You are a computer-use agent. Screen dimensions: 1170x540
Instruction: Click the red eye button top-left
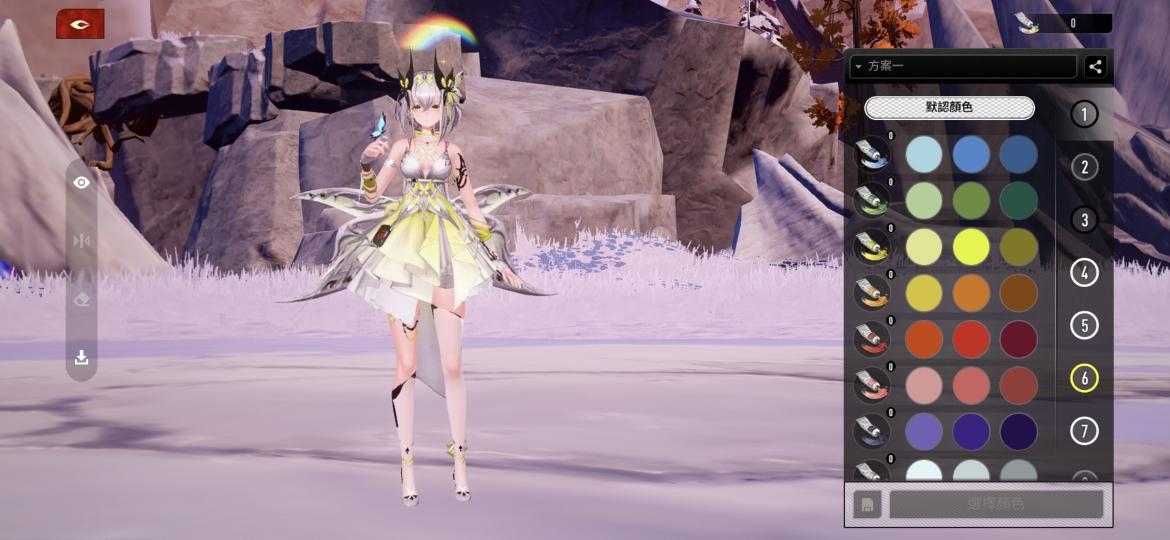[x=80, y=24]
